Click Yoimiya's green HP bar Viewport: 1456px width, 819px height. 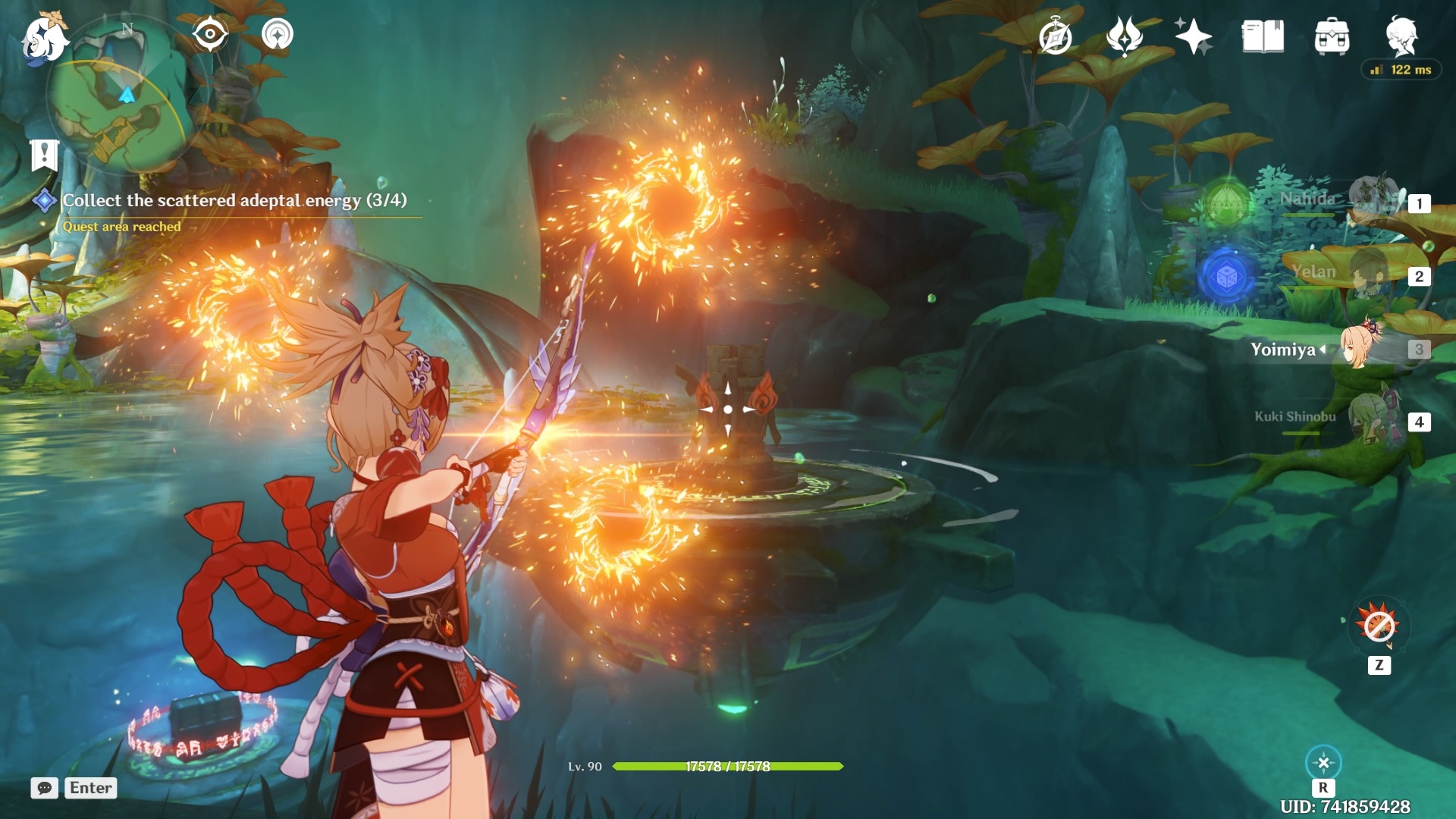(728, 767)
